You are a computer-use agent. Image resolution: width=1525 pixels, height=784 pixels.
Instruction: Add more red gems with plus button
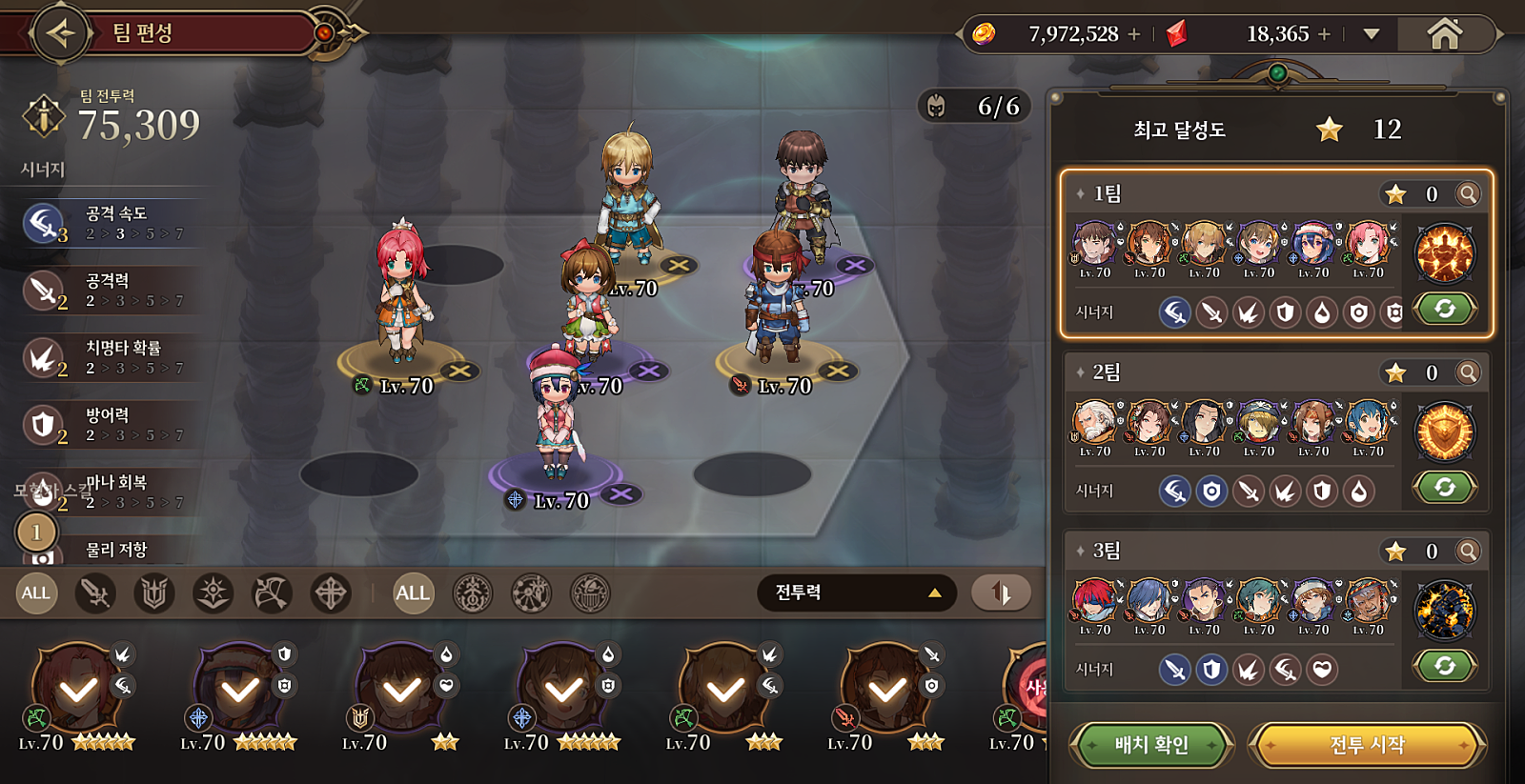[1324, 34]
